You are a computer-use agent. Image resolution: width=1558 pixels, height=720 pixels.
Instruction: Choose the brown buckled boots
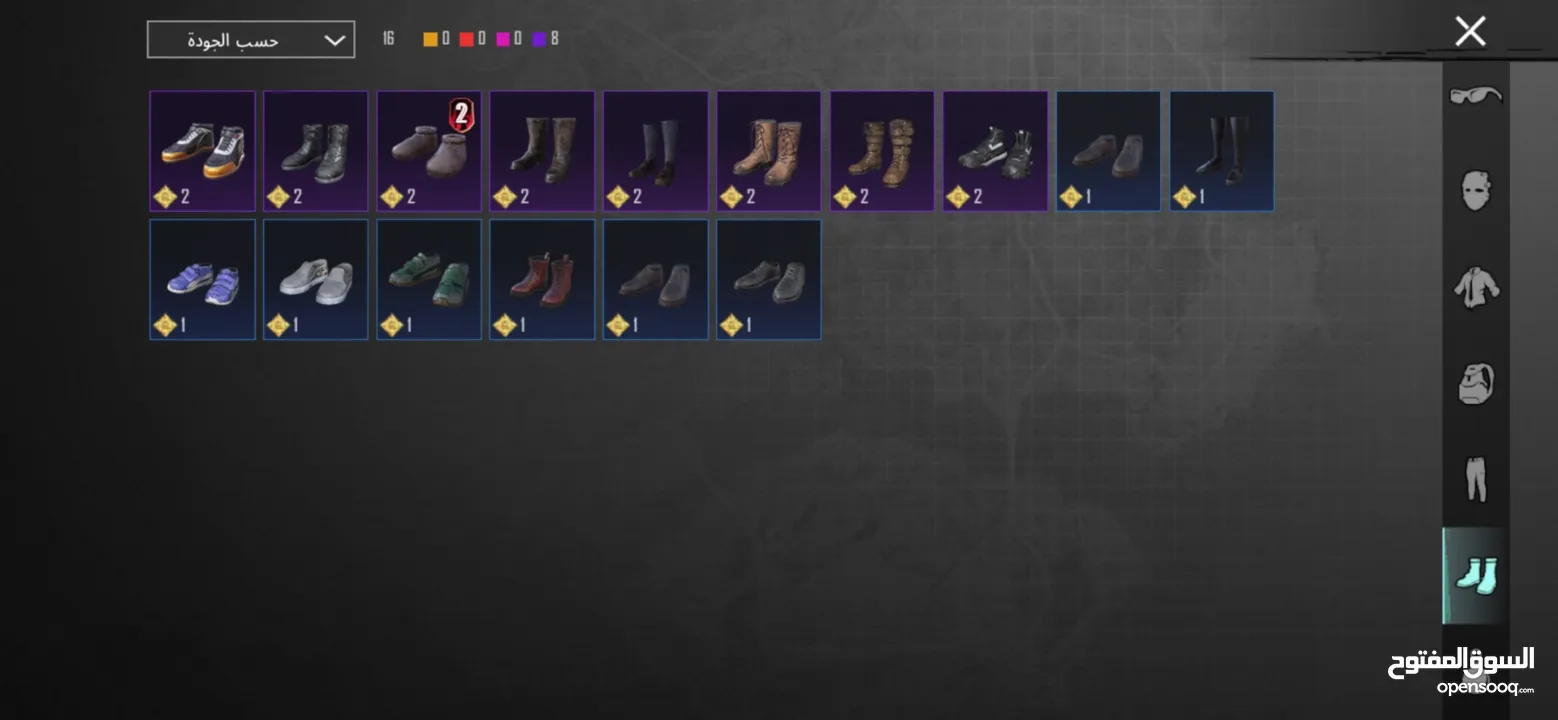pos(882,151)
